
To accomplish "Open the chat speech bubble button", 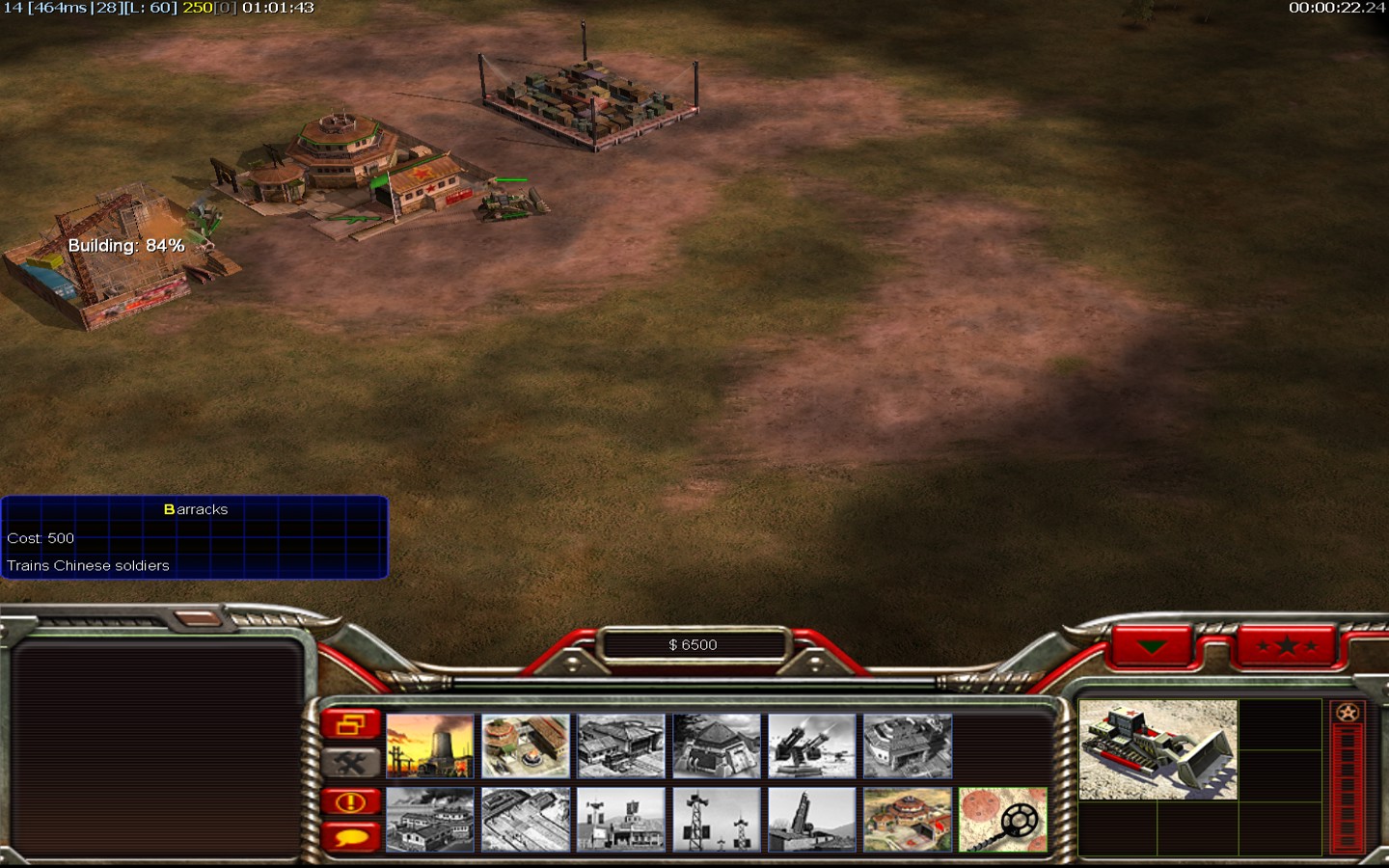I will point(350,836).
